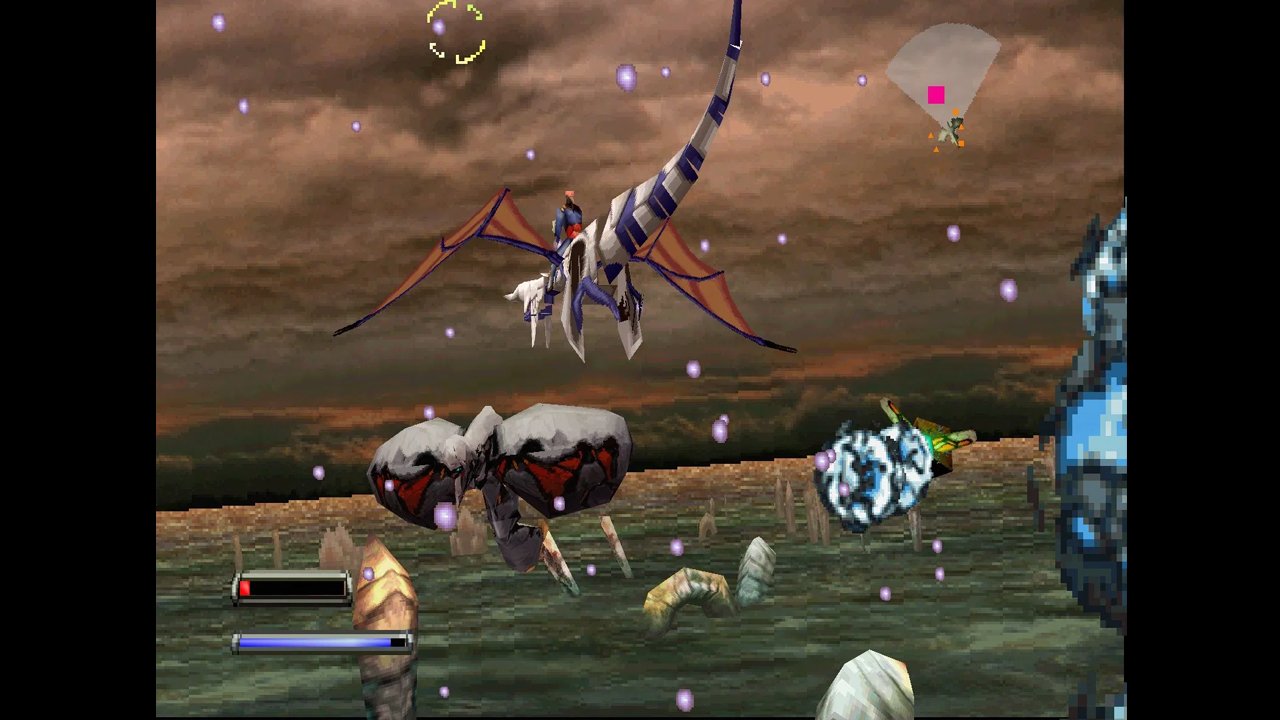
Task: Select the pink enemy marker on radar
Action: point(936,95)
